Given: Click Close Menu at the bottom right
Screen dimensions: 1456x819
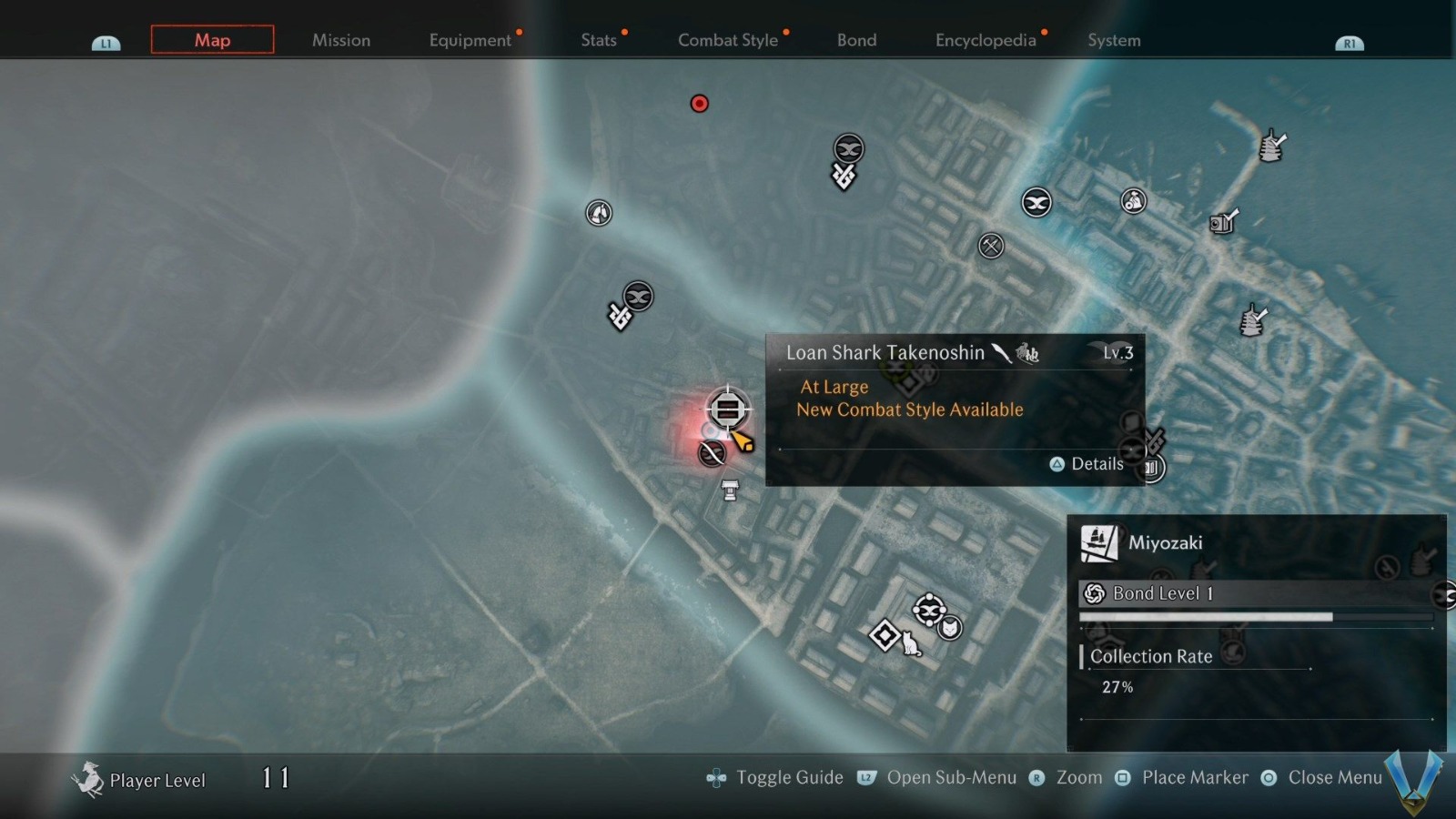Looking at the screenshot, I should tap(1333, 777).
